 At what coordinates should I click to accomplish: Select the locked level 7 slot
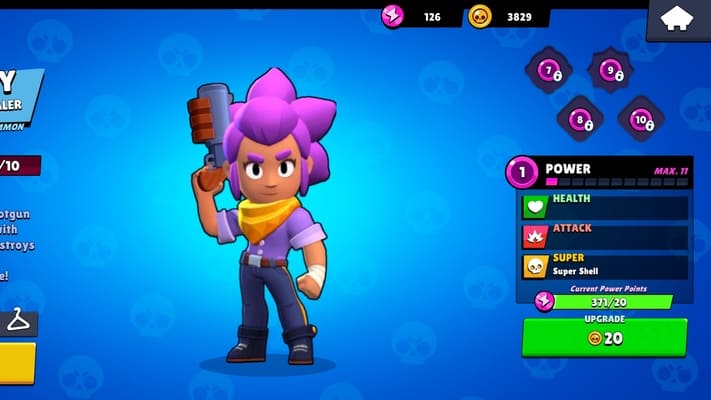click(x=549, y=70)
